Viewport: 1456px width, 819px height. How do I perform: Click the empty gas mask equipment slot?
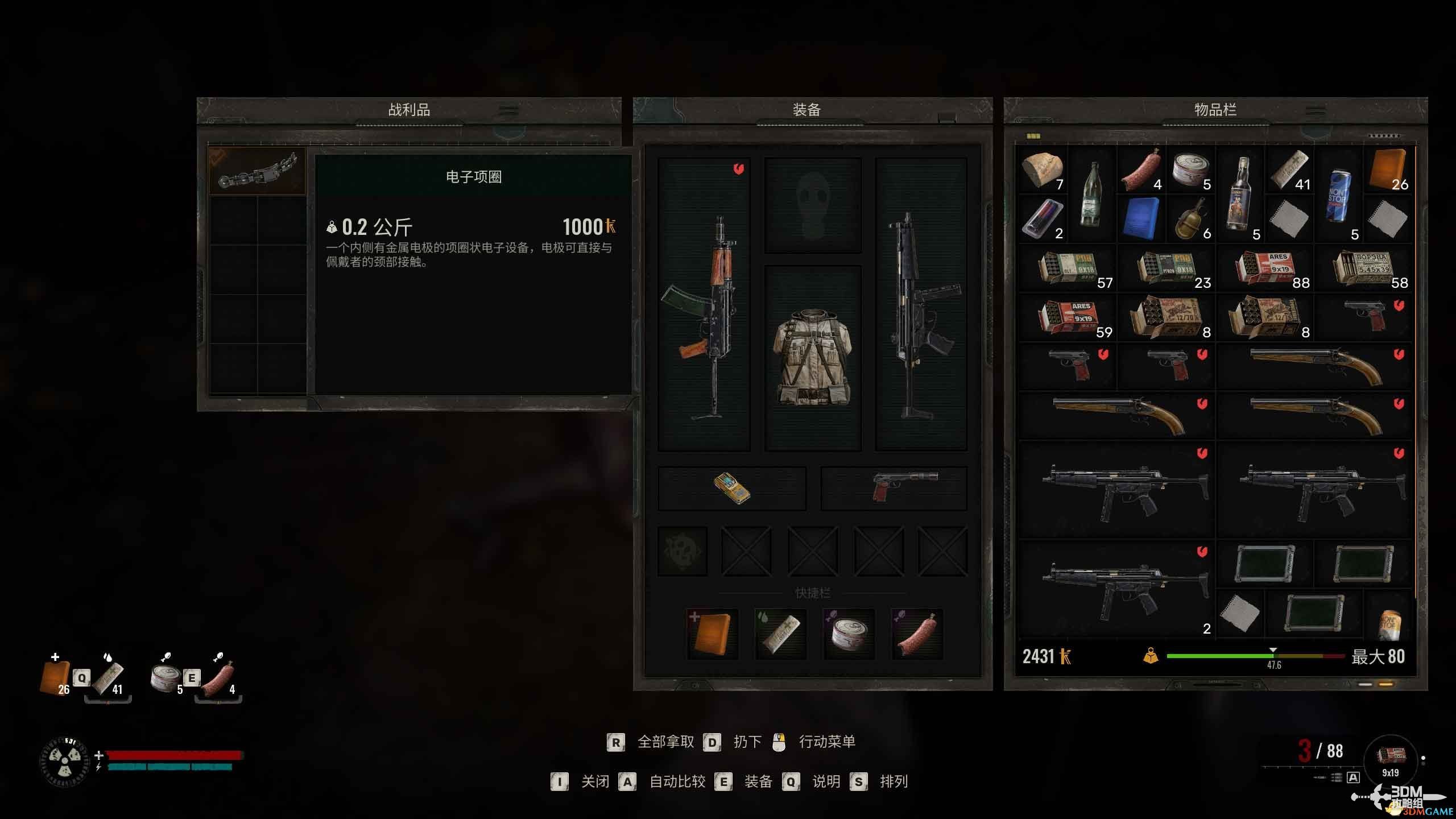coord(813,205)
